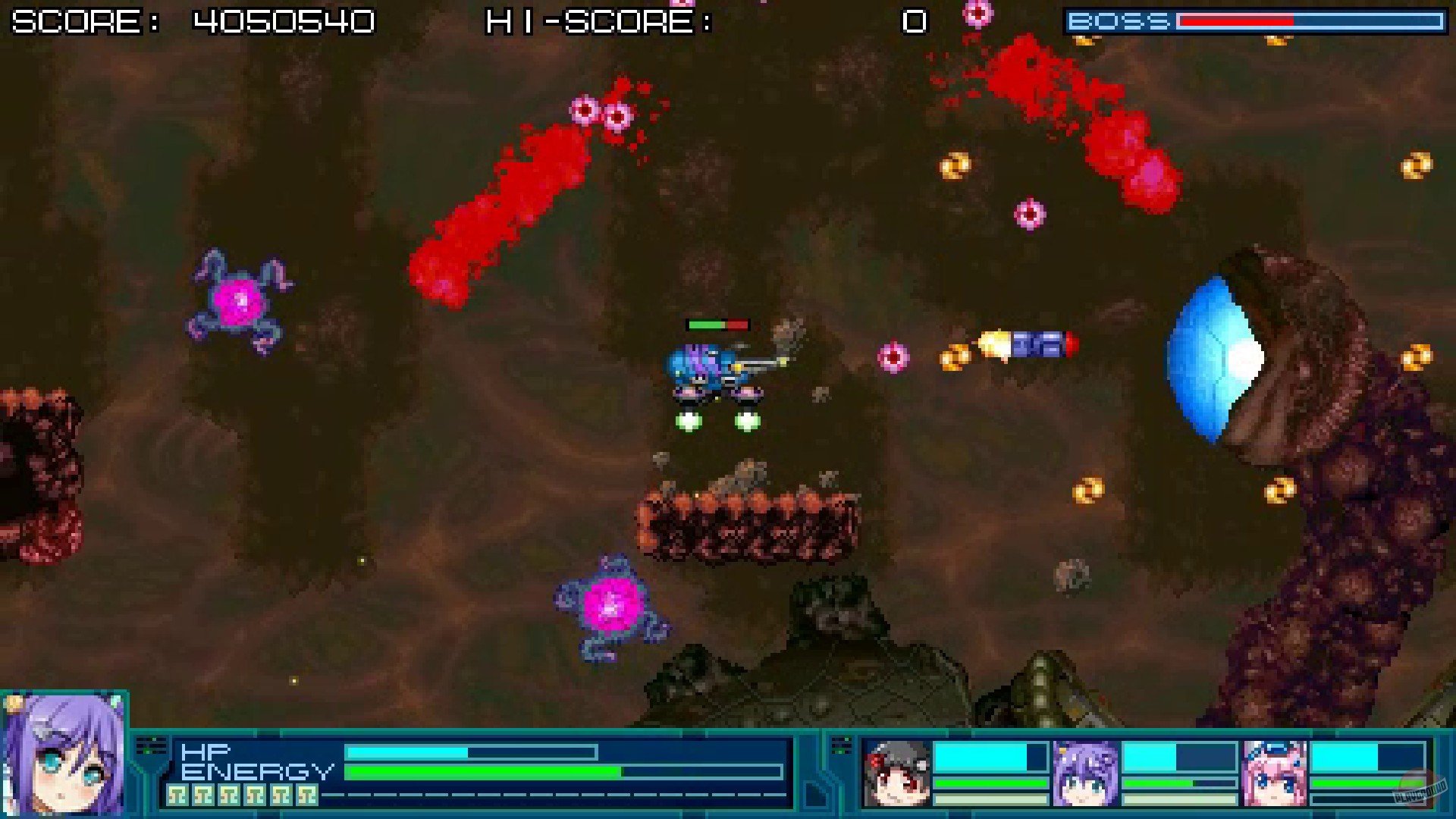The height and width of the screenshot is (819, 1456).
Task: Click the second omega bomb stock symbol
Action: [x=203, y=795]
